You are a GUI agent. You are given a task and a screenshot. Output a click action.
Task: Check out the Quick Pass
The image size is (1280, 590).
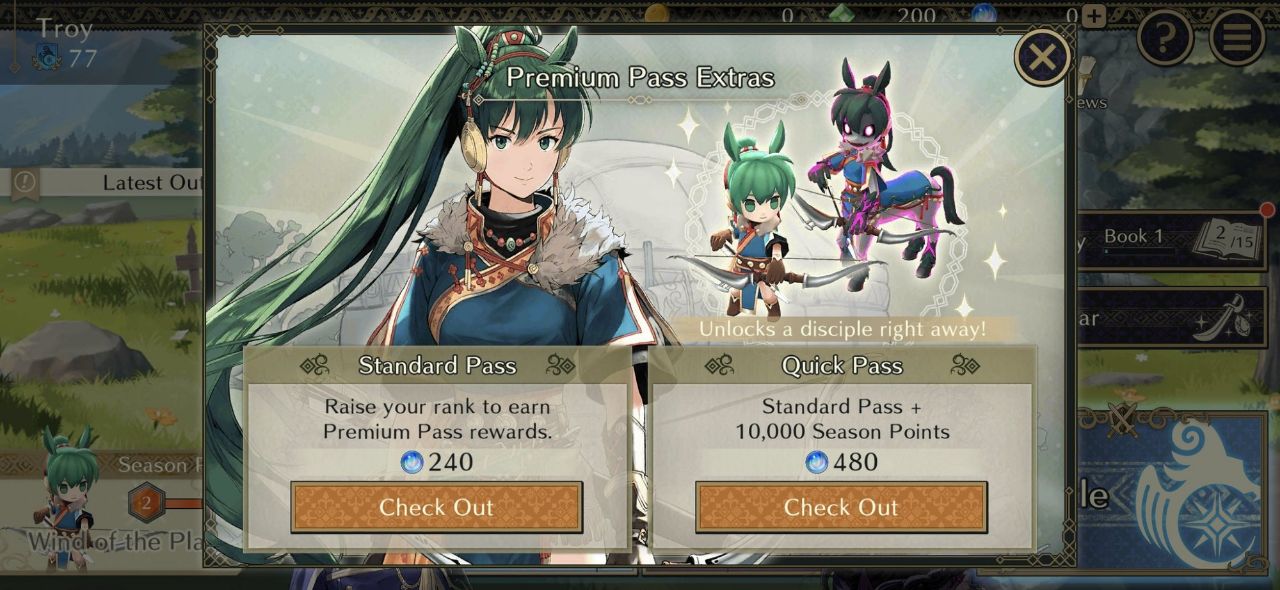click(841, 507)
